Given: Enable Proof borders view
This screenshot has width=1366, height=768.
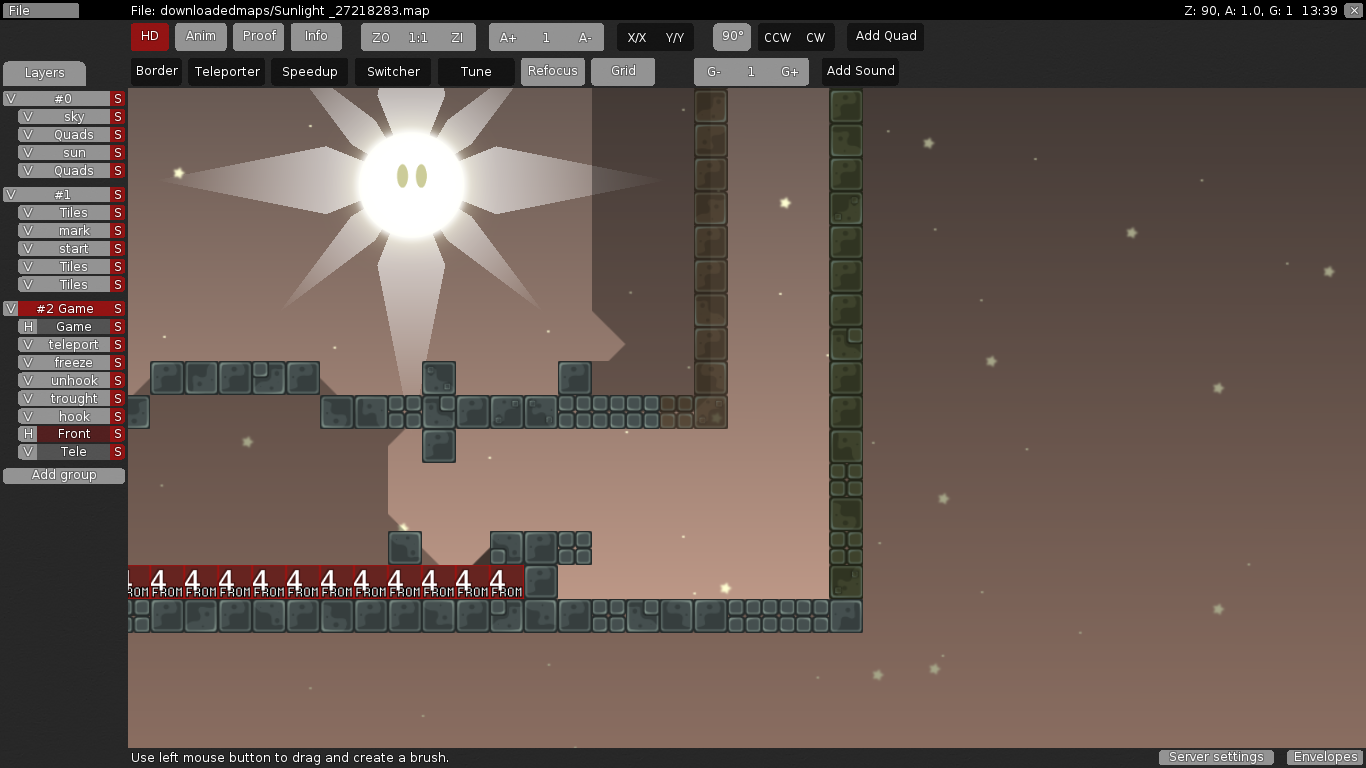Looking at the screenshot, I should pyautogui.click(x=258, y=36).
